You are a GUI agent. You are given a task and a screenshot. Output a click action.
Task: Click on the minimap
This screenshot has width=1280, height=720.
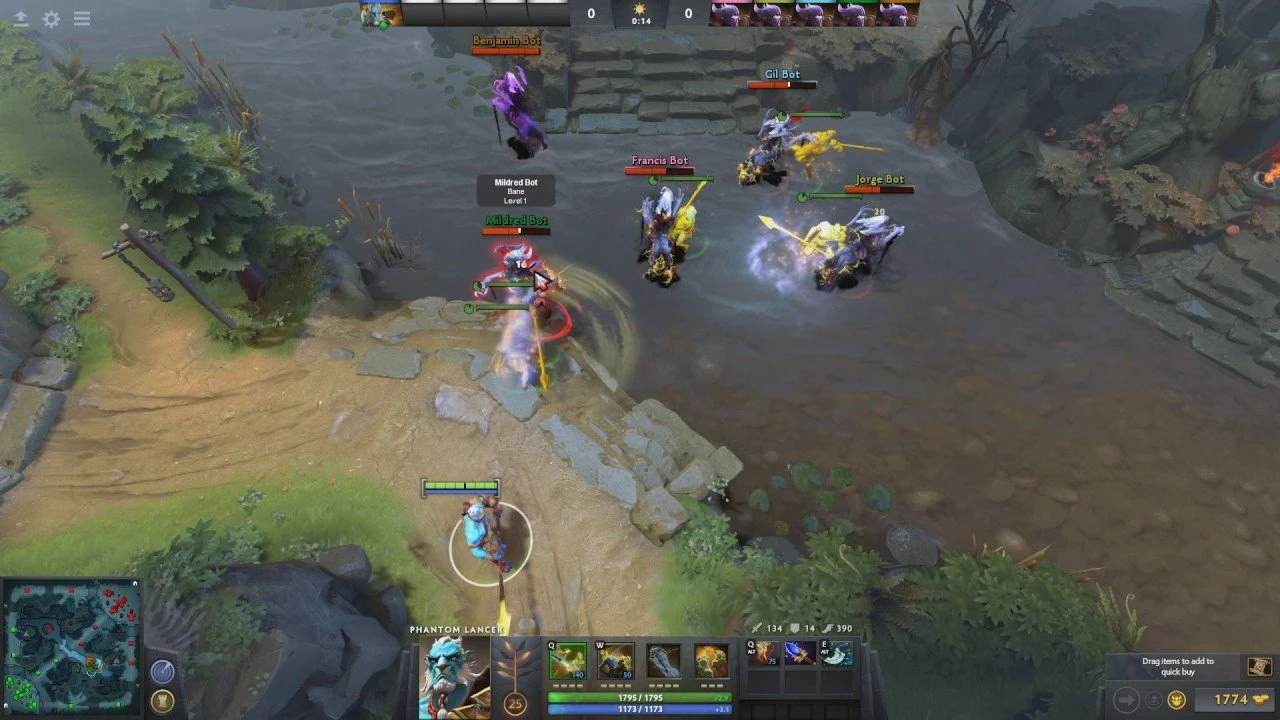pyautogui.click(x=70, y=647)
